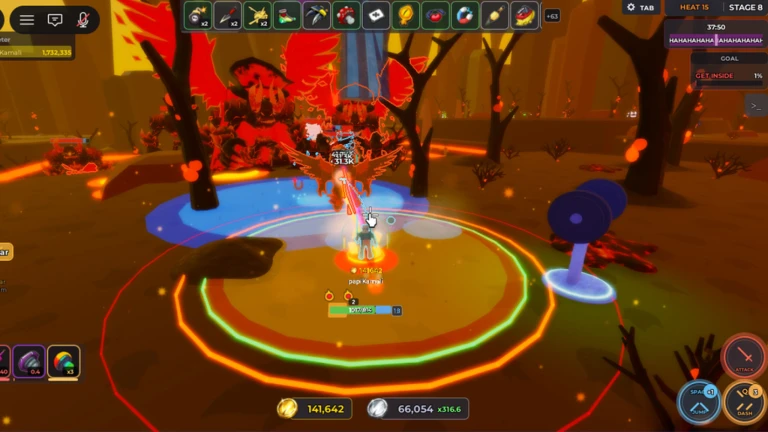Select the pickaxe item slot

pyautogui.click(x=317, y=15)
